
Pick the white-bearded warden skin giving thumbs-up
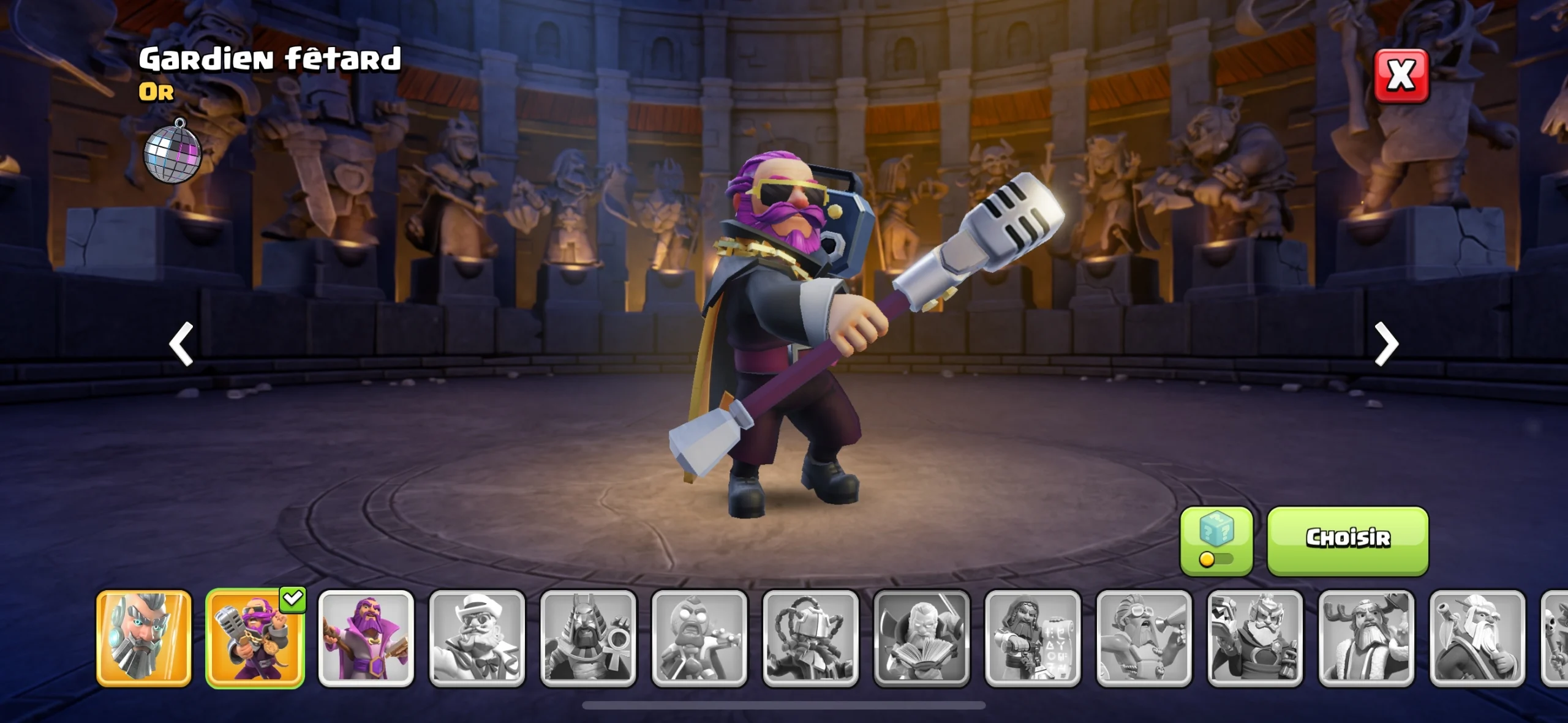pyautogui.click(x=1477, y=637)
